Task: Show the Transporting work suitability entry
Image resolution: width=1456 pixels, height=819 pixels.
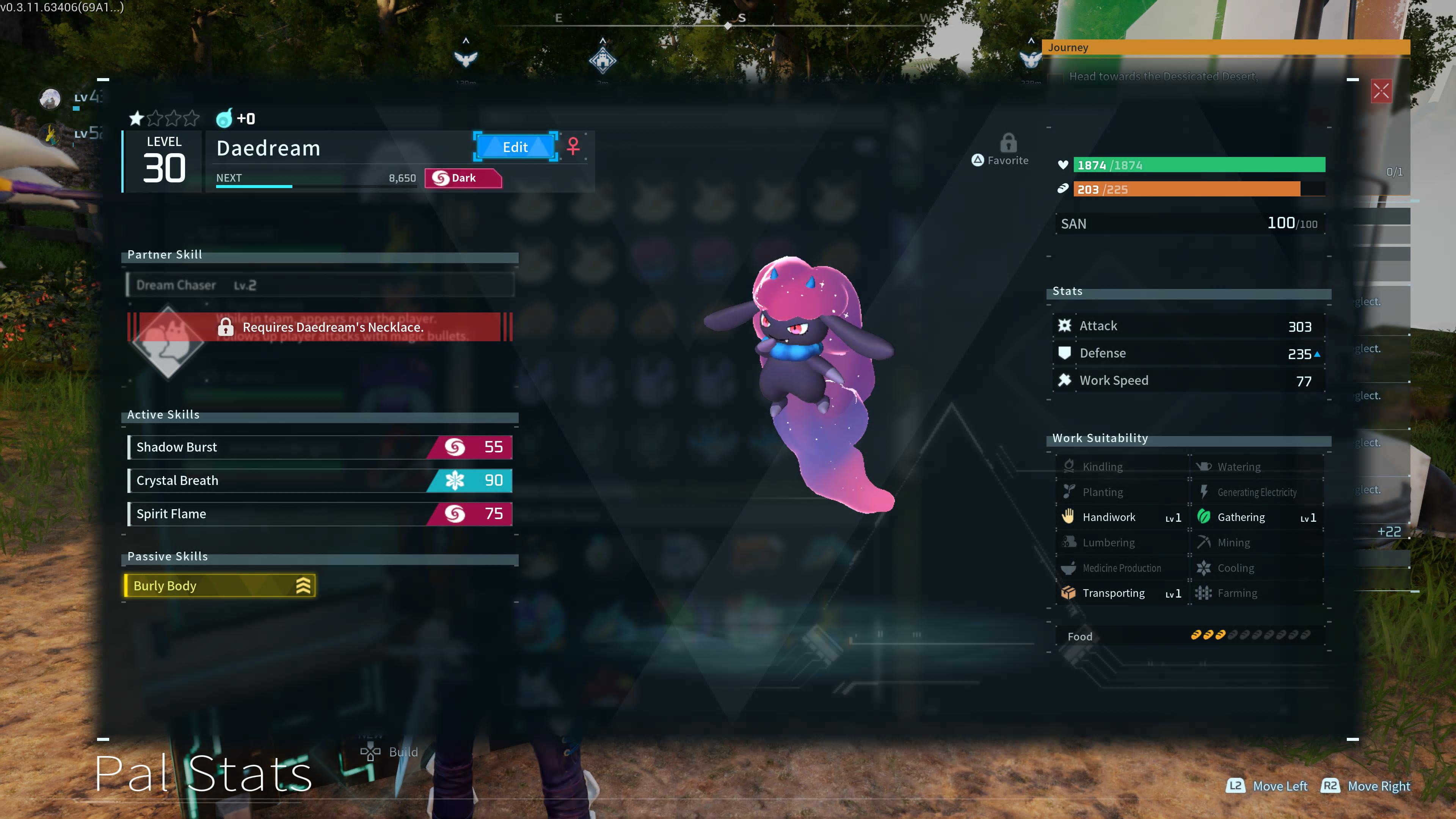Action: point(1122,593)
